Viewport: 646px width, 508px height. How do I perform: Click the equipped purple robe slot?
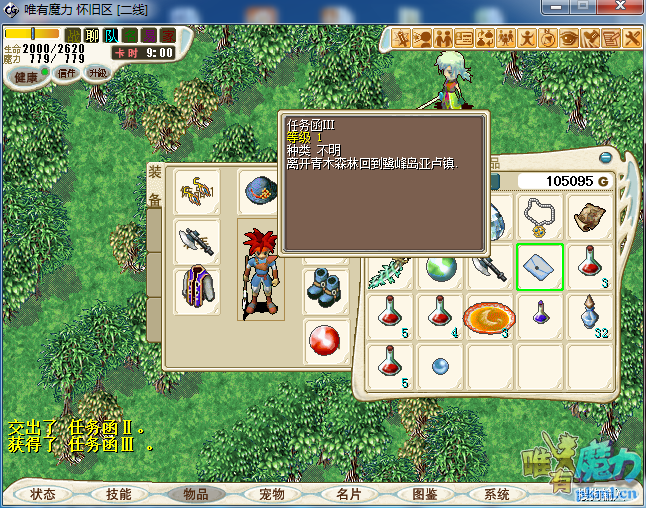(x=197, y=290)
